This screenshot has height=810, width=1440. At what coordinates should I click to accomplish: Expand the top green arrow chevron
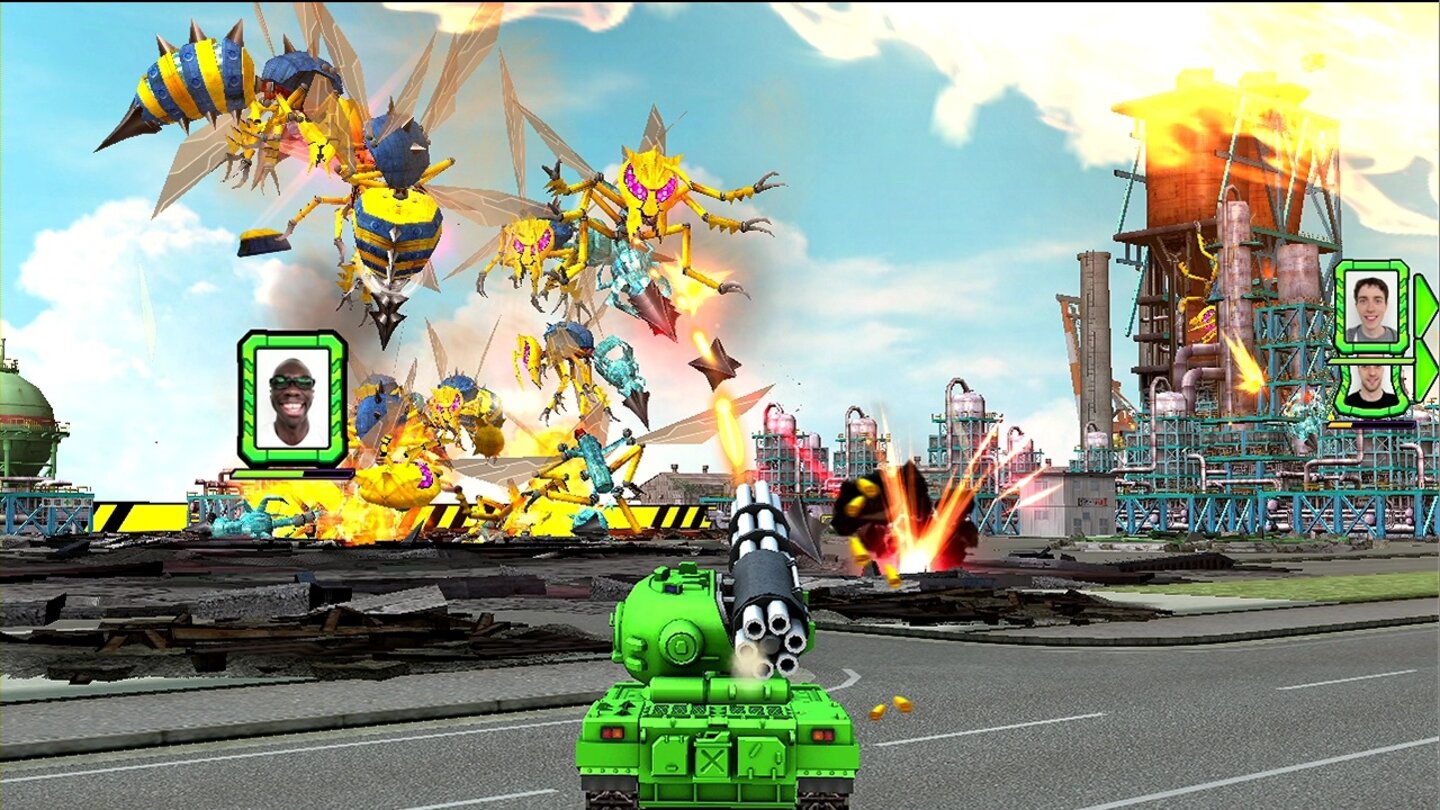1425,305
